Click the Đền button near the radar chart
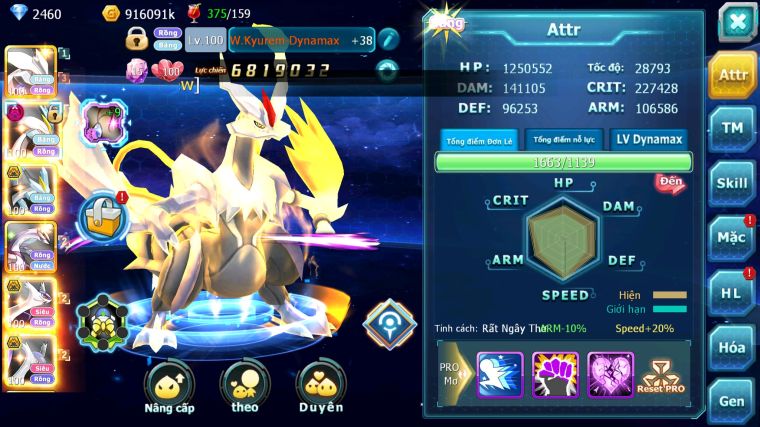 coord(670,182)
